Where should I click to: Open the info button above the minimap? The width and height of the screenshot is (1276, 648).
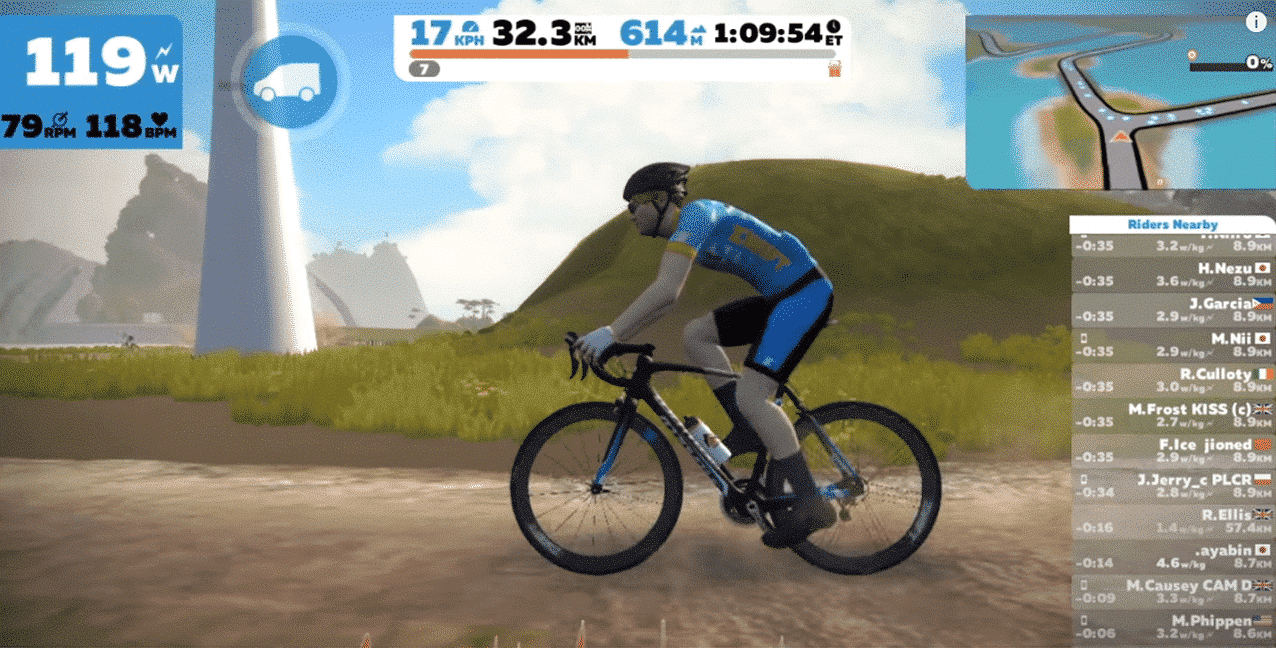(x=1255, y=22)
